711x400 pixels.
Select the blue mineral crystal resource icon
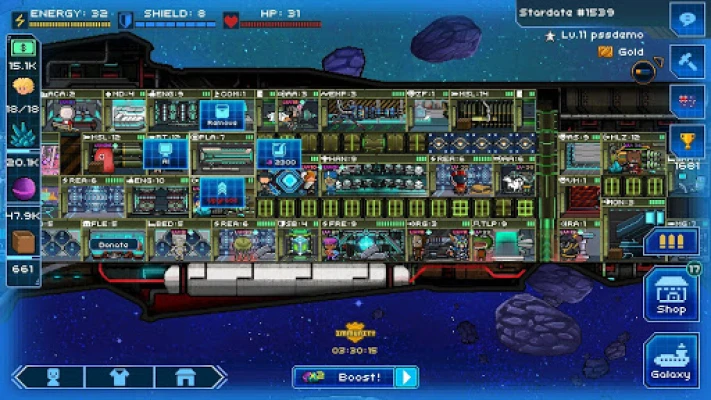click(x=22, y=137)
